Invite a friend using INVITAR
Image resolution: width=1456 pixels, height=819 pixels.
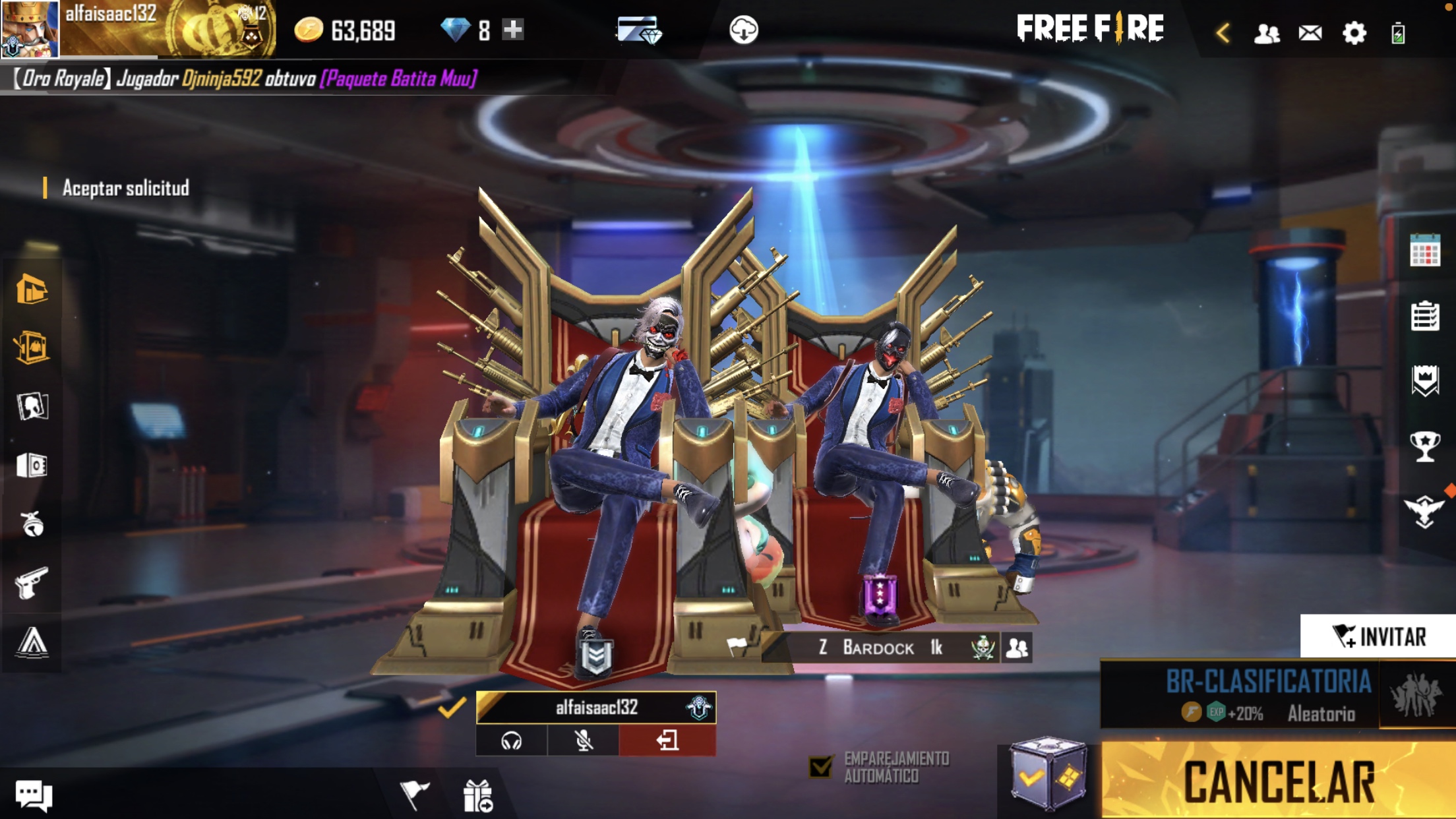pos(1378,636)
